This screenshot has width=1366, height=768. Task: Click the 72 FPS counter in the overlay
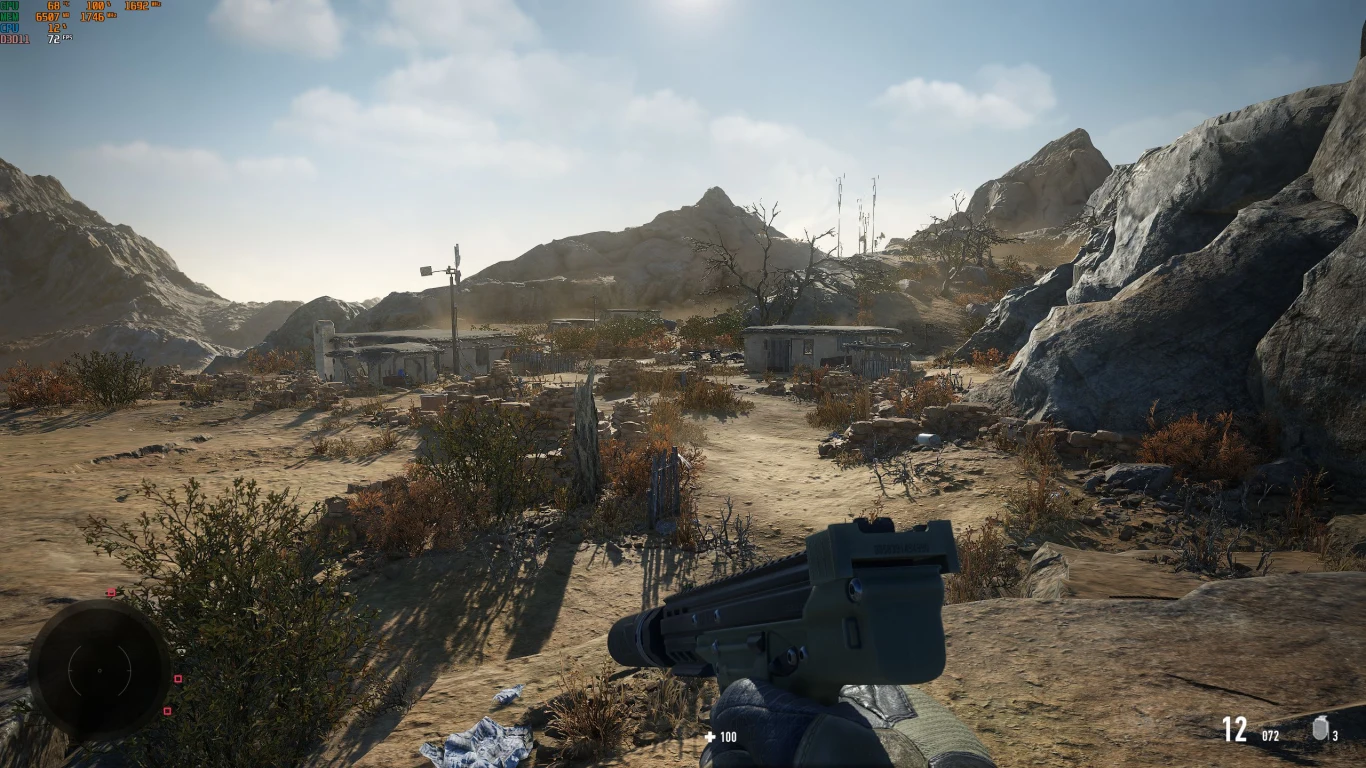tap(54, 37)
